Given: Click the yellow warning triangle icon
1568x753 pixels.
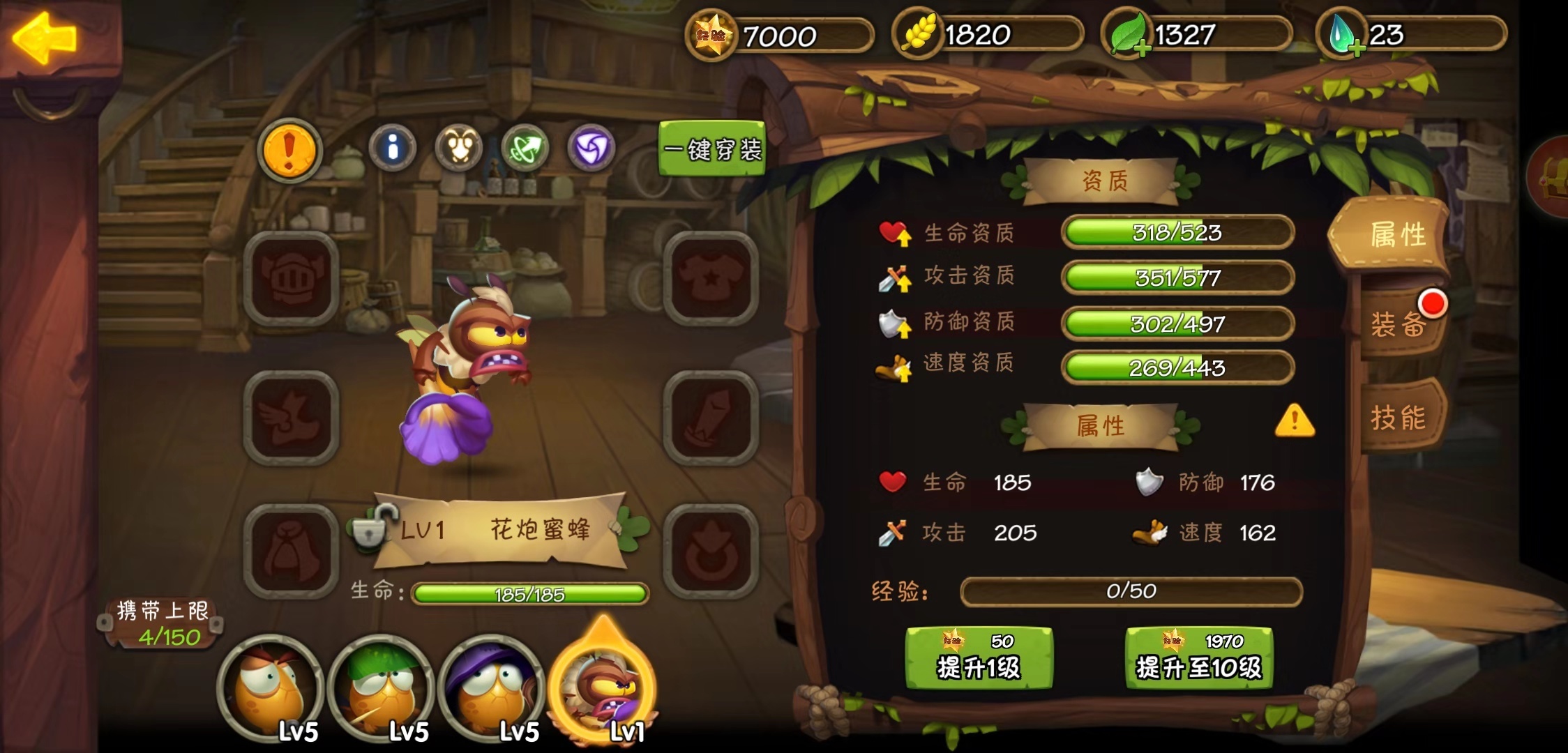Looking at the screenshot, I should pyautogui.click(x=1295, y=421).
